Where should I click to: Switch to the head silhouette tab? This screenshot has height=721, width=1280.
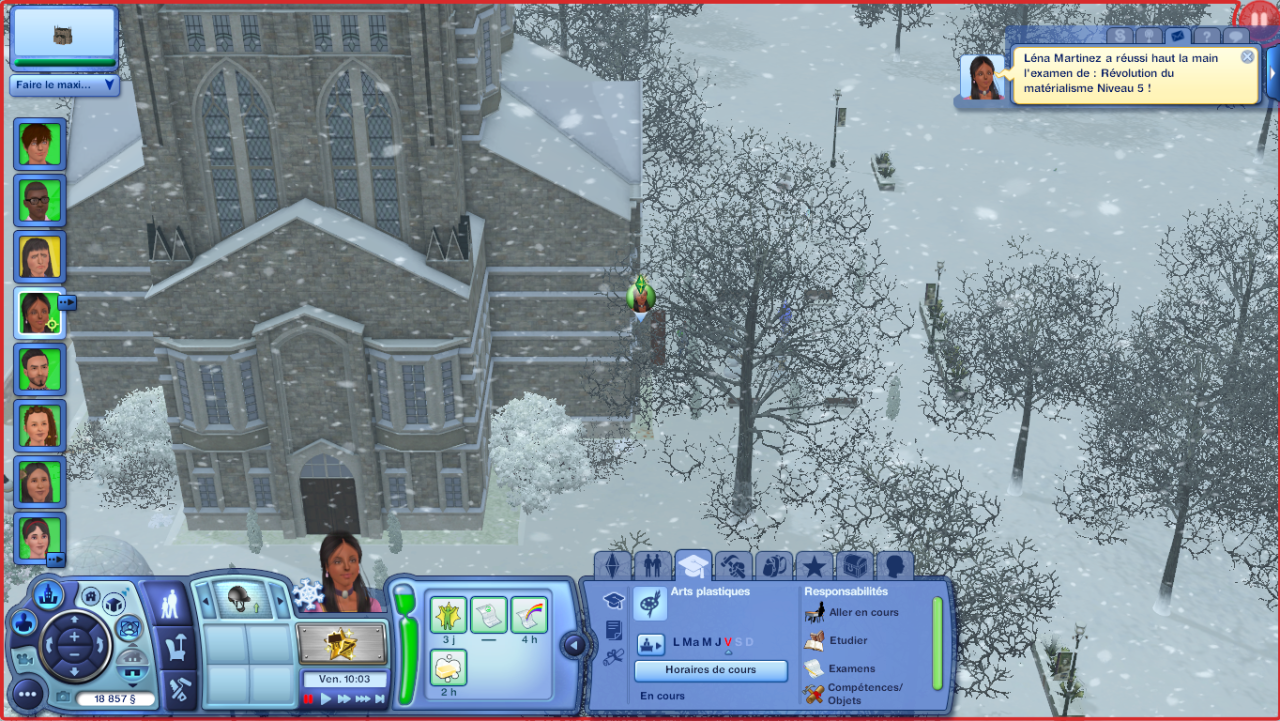(894, 566)
